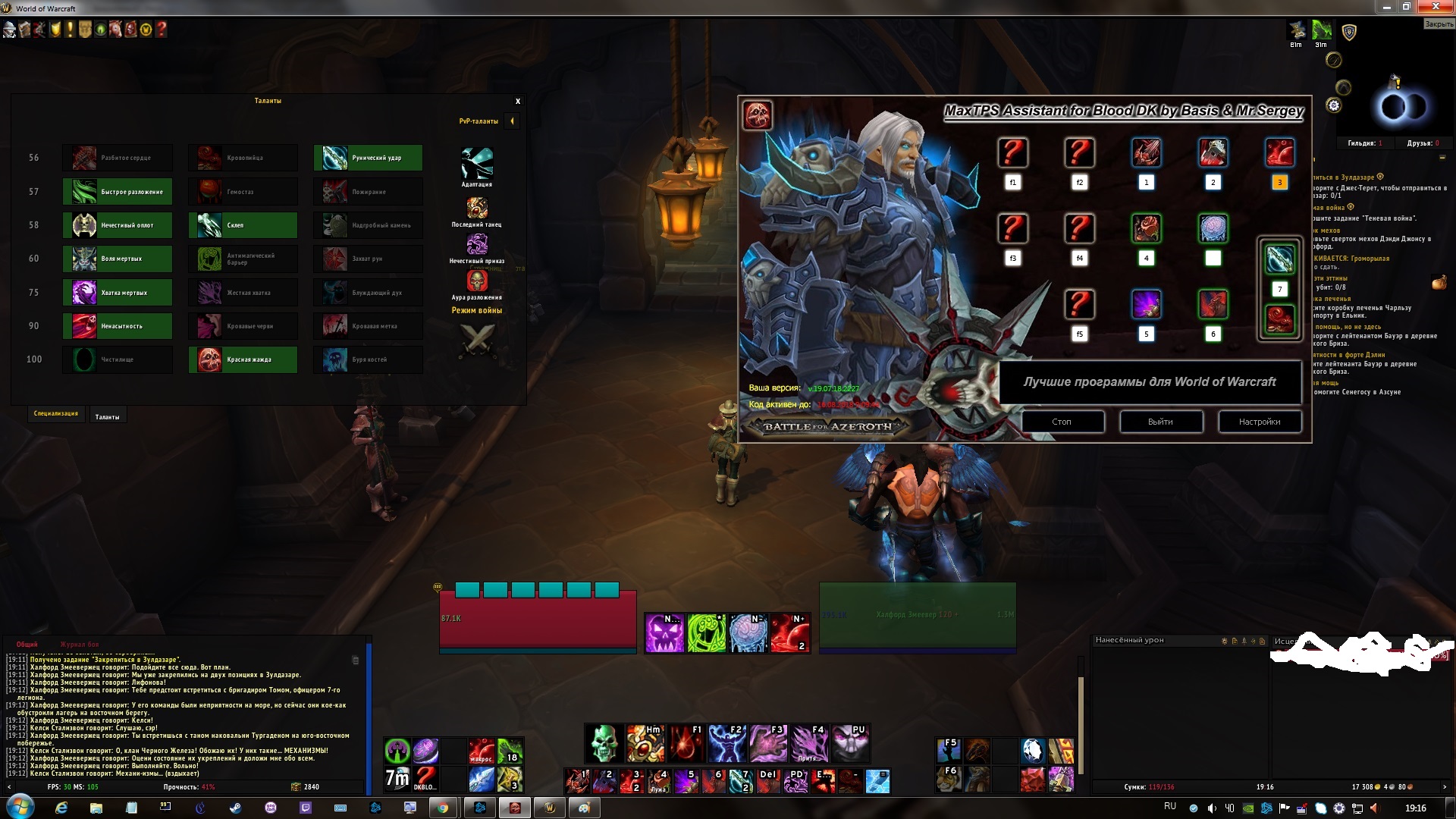This screenshot has width=1456, height=819.
Task: Open the Таланты tab
Action: click(x=107, y=416)
